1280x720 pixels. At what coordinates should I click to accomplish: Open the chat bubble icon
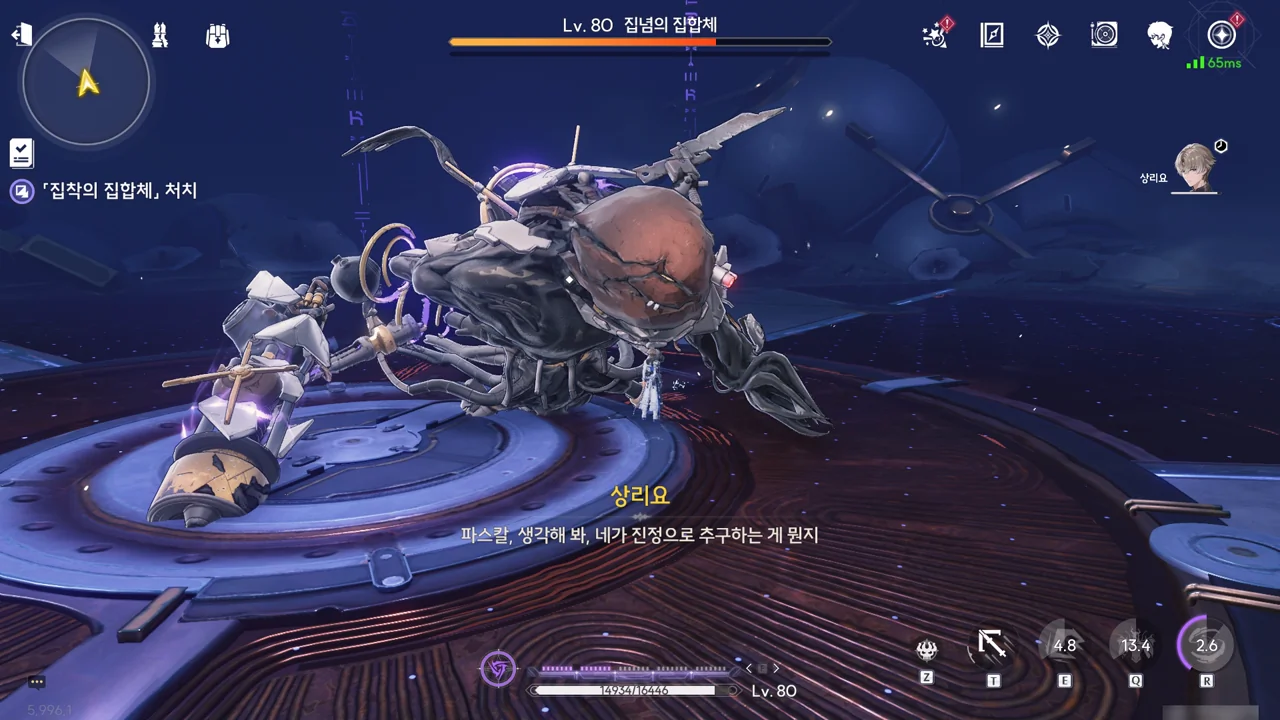pos(37,682)
